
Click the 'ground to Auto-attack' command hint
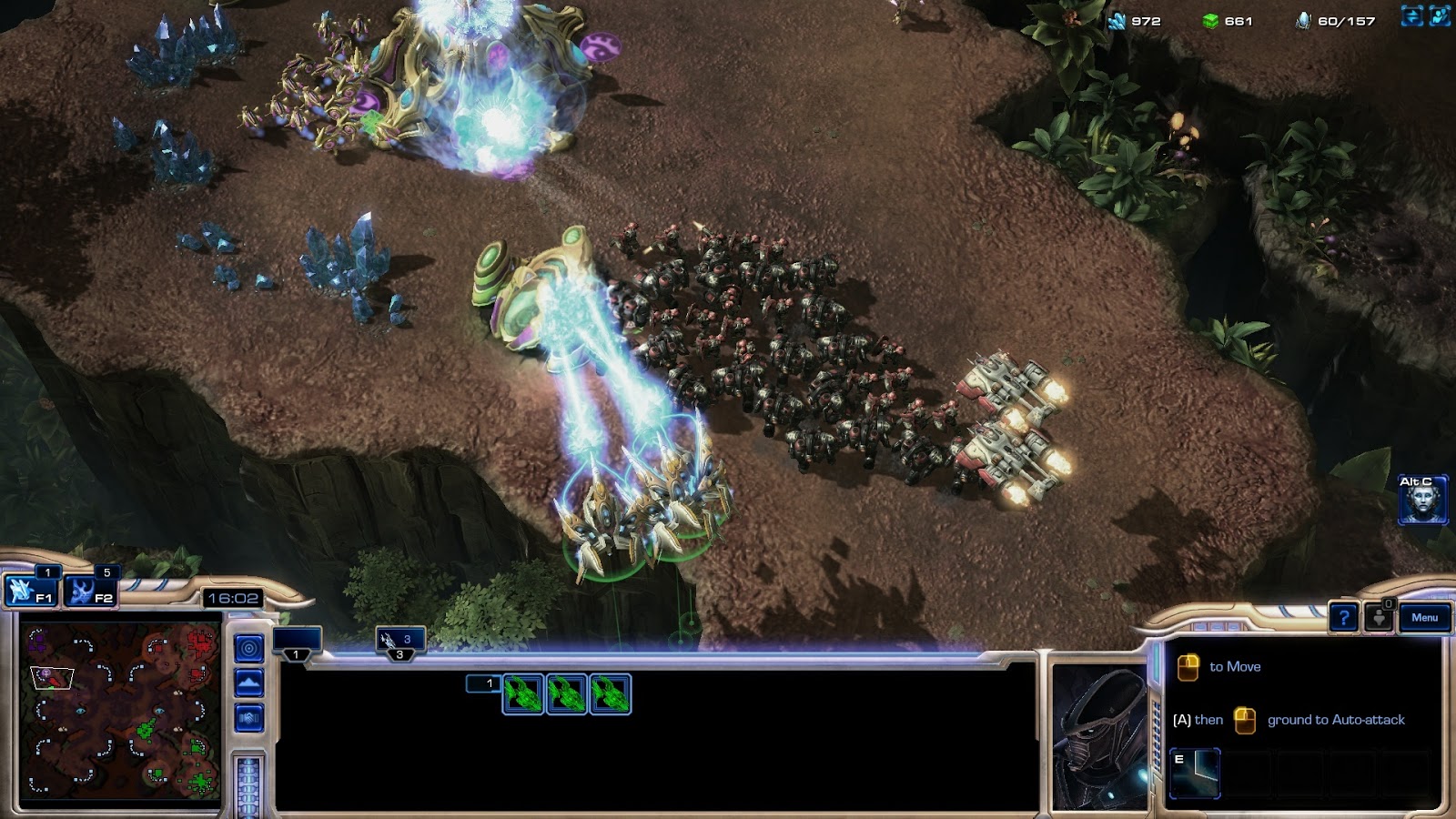pos(1335,720)
